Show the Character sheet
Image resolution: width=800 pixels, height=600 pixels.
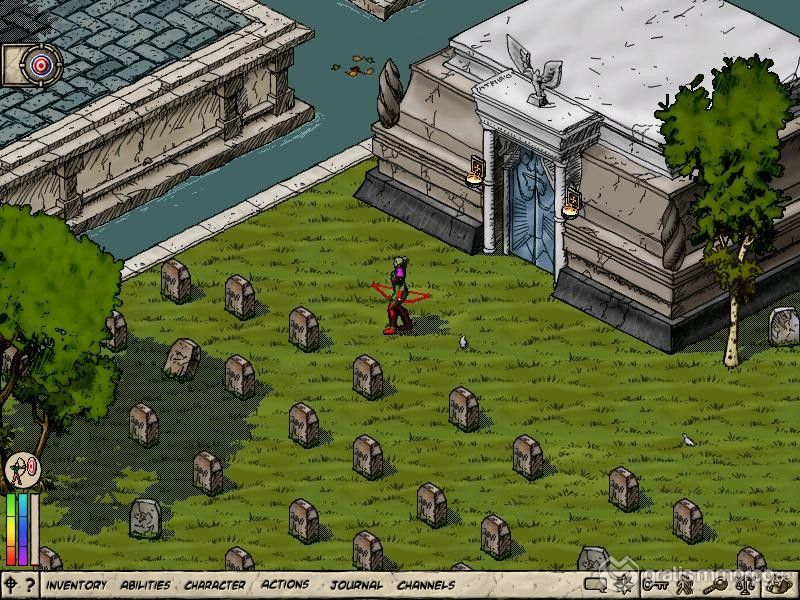click(214, 585)
